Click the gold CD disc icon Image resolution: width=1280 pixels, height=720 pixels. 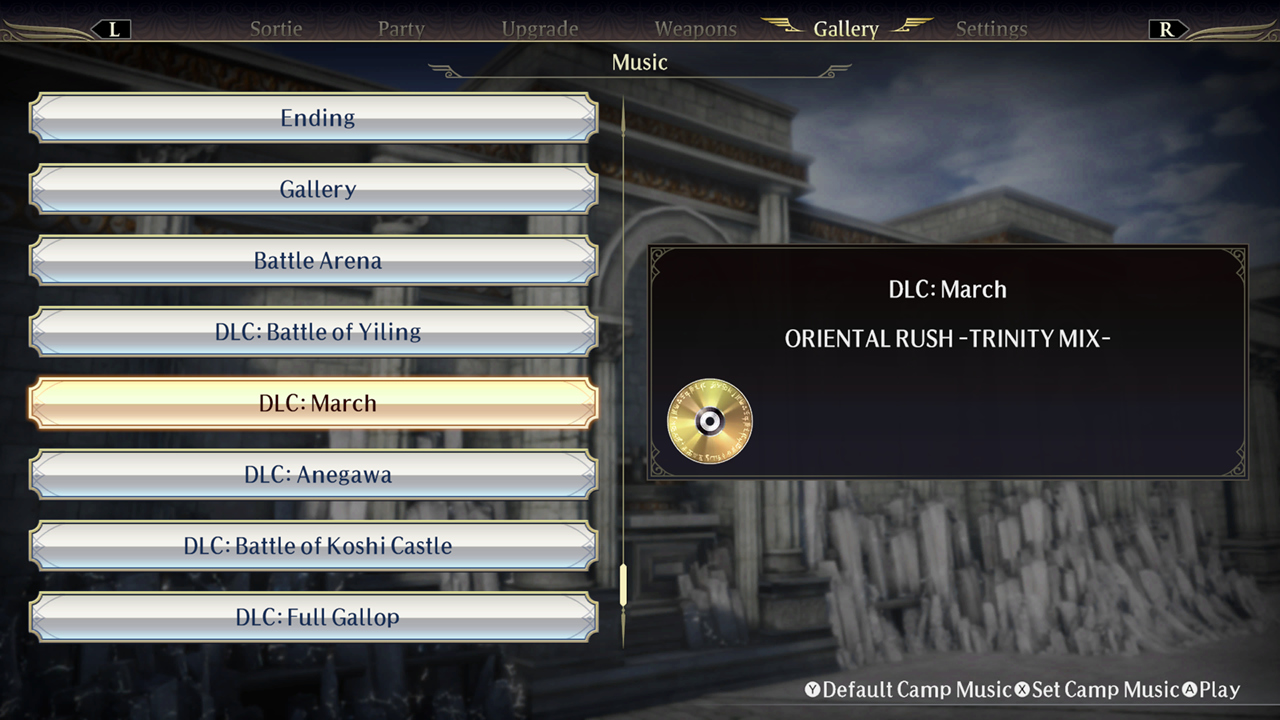tap(710, 419)
